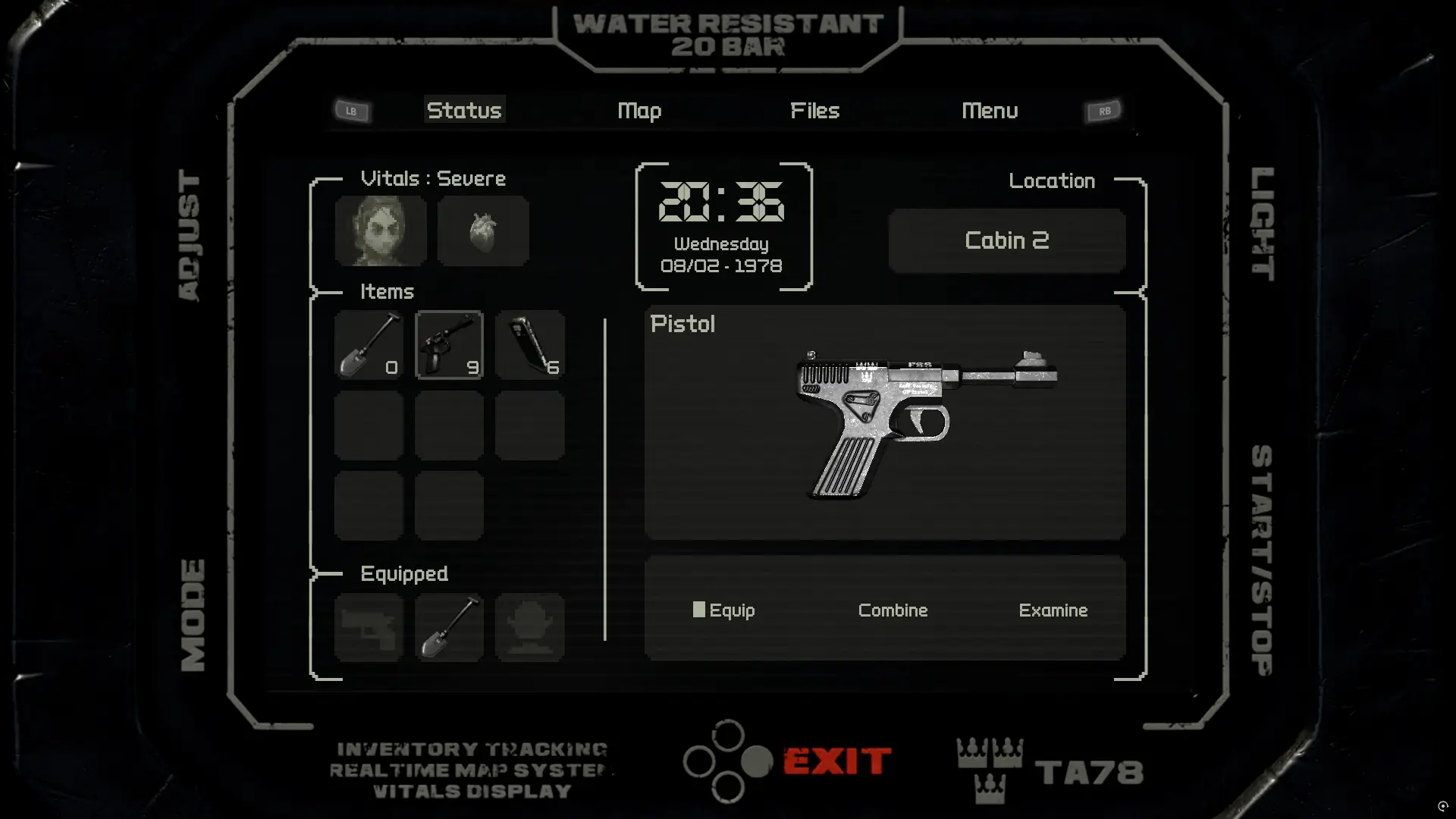Open the Menu tab
This screenshot has width=1456, height=819.
tap(990, 111)
